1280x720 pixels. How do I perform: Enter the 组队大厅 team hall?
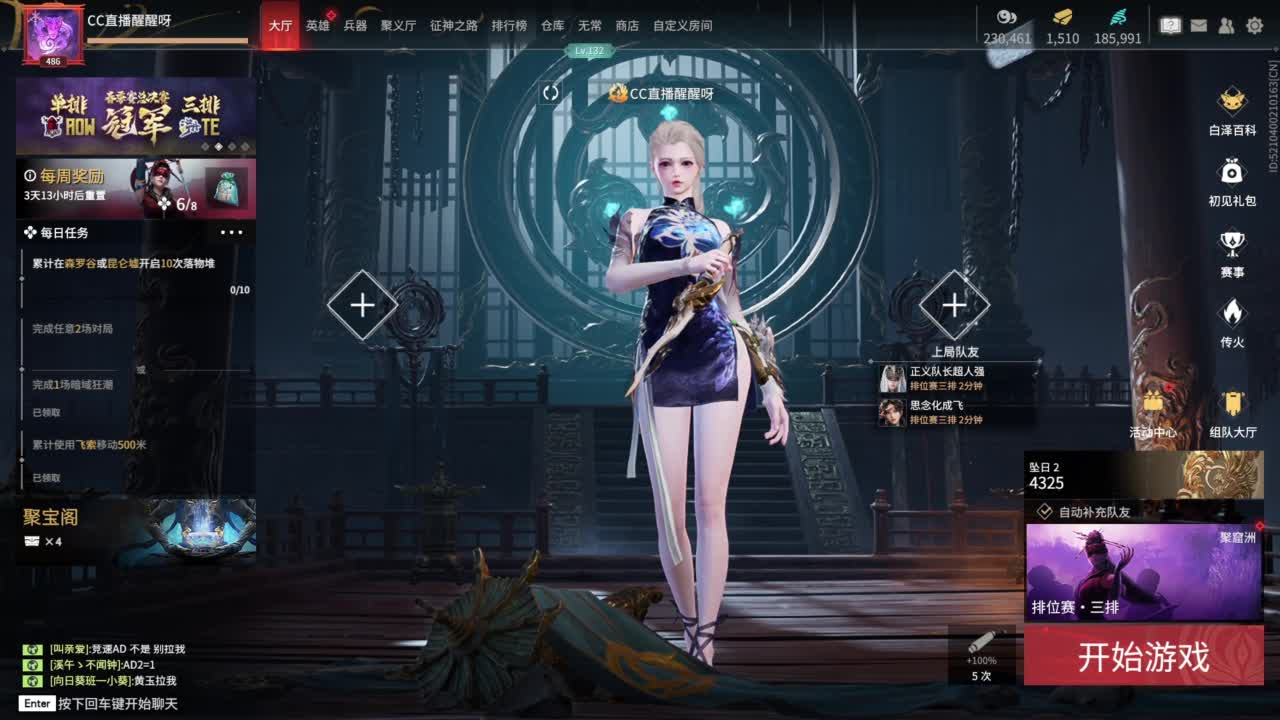(x=1231, y=404)
